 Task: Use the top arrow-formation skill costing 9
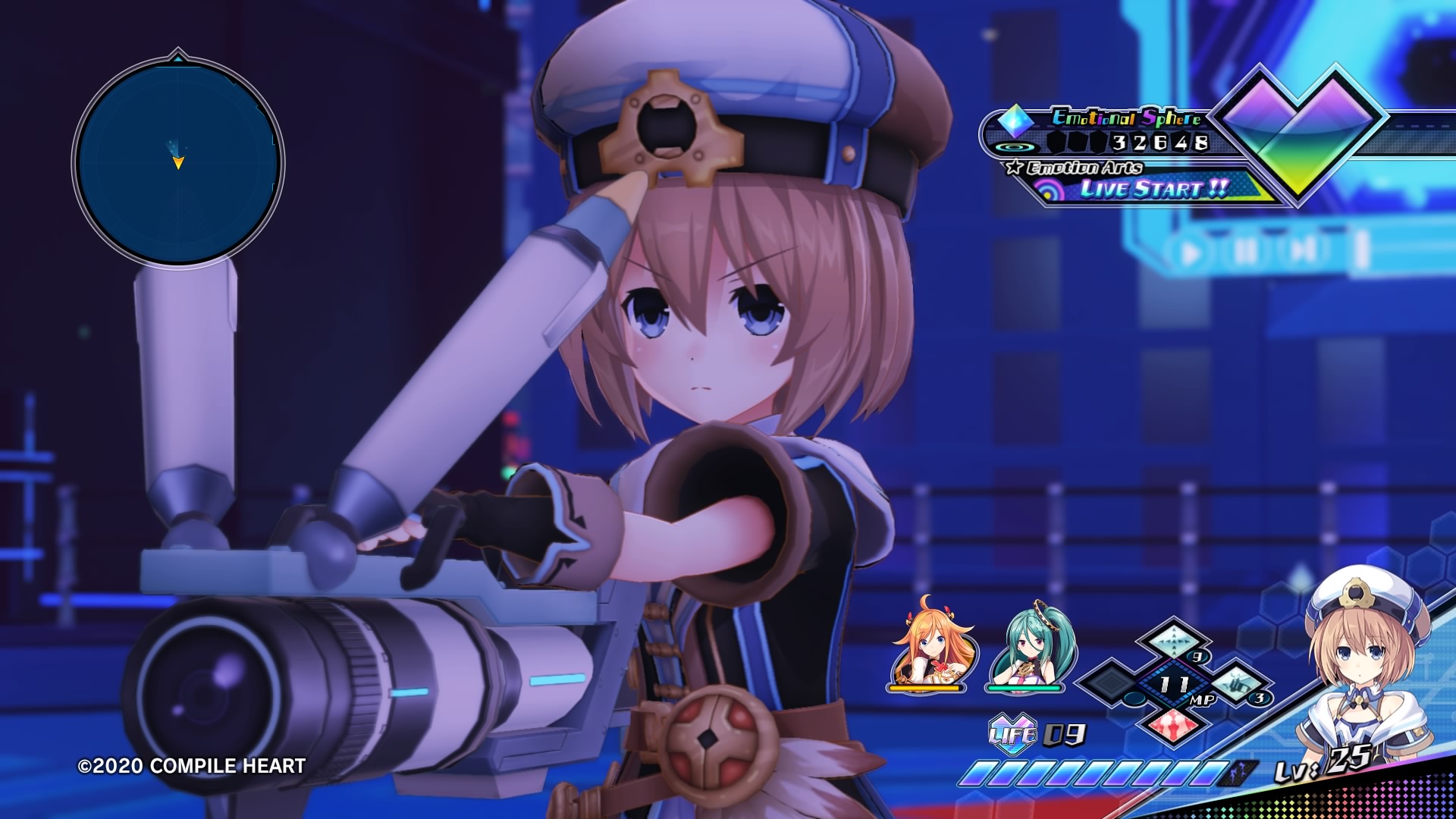click(1172, 639)
